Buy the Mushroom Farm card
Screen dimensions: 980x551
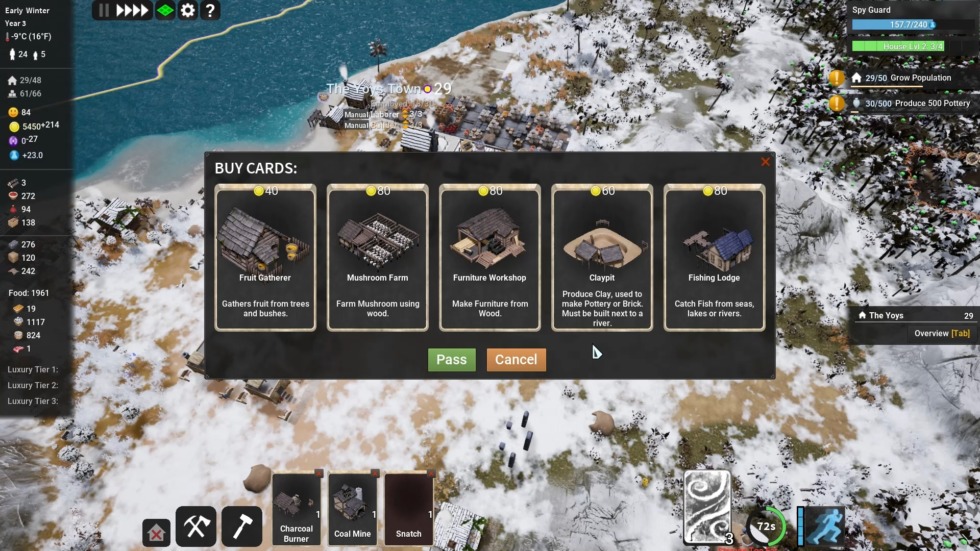click(377, 257)
